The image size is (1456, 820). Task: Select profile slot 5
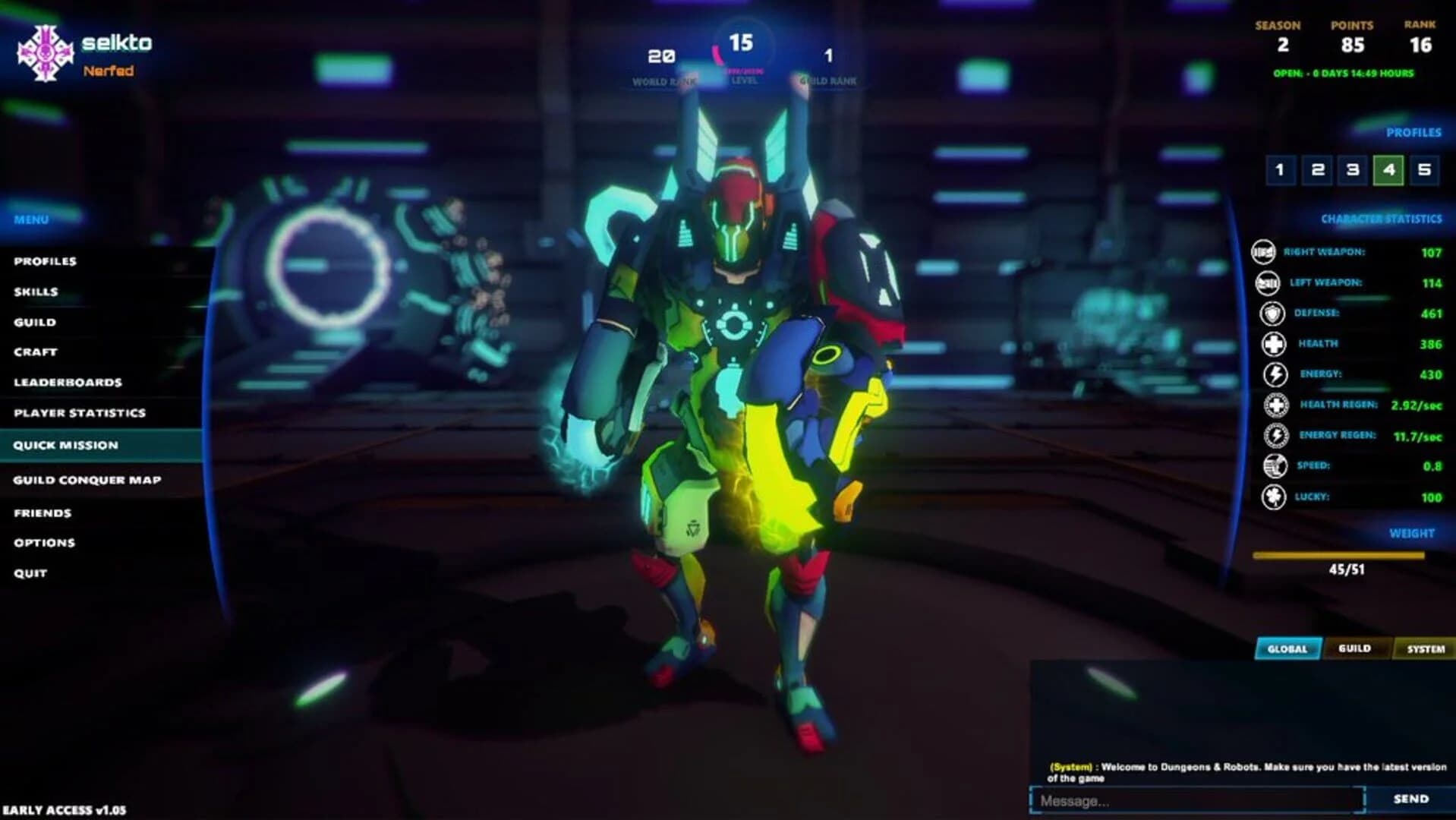(x=1425, y=172)
